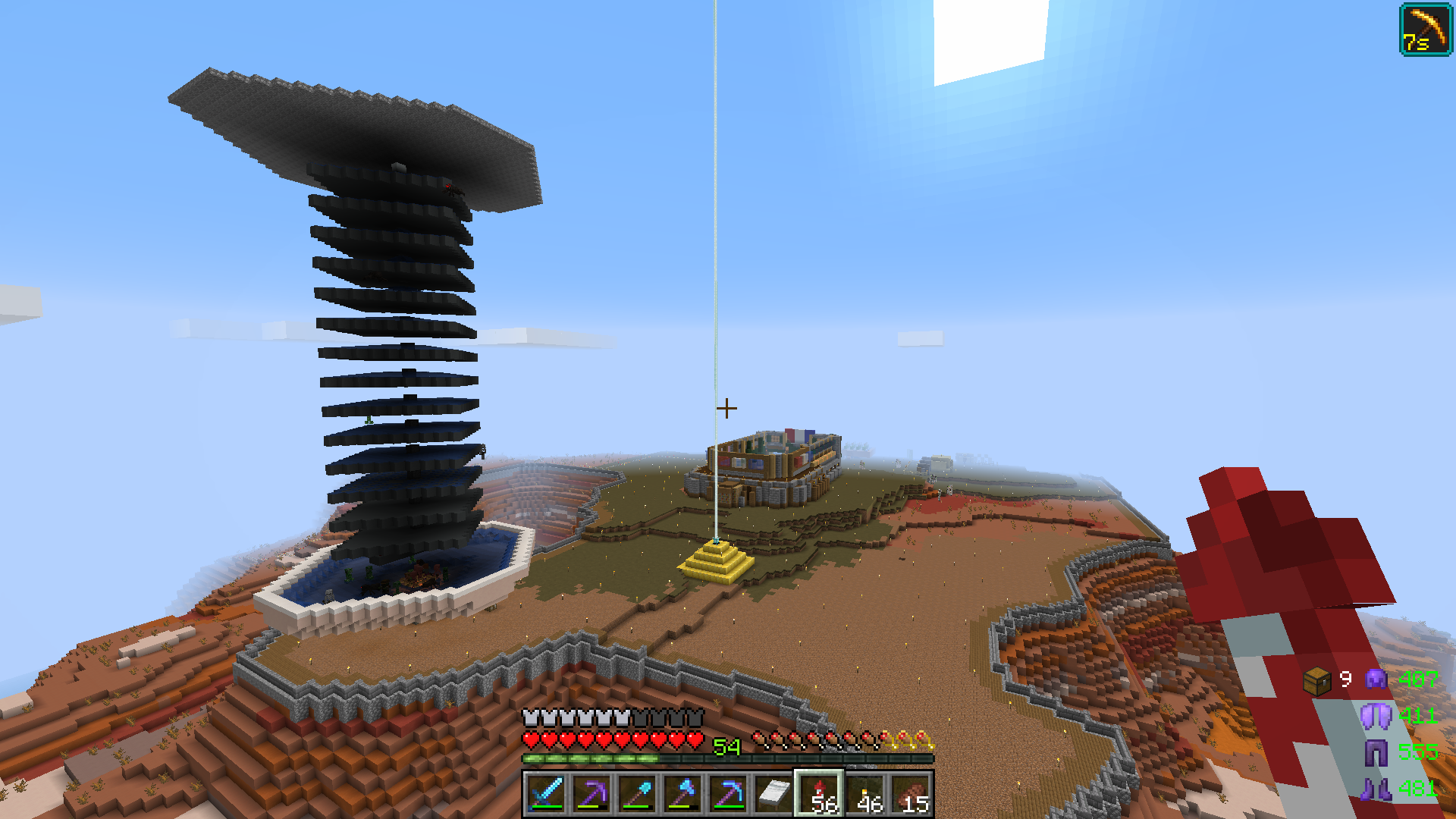Choose the diamond shovel in the hotbar
The height and width of the screenshot is (819, 1456).
click(x=637, y=793)
